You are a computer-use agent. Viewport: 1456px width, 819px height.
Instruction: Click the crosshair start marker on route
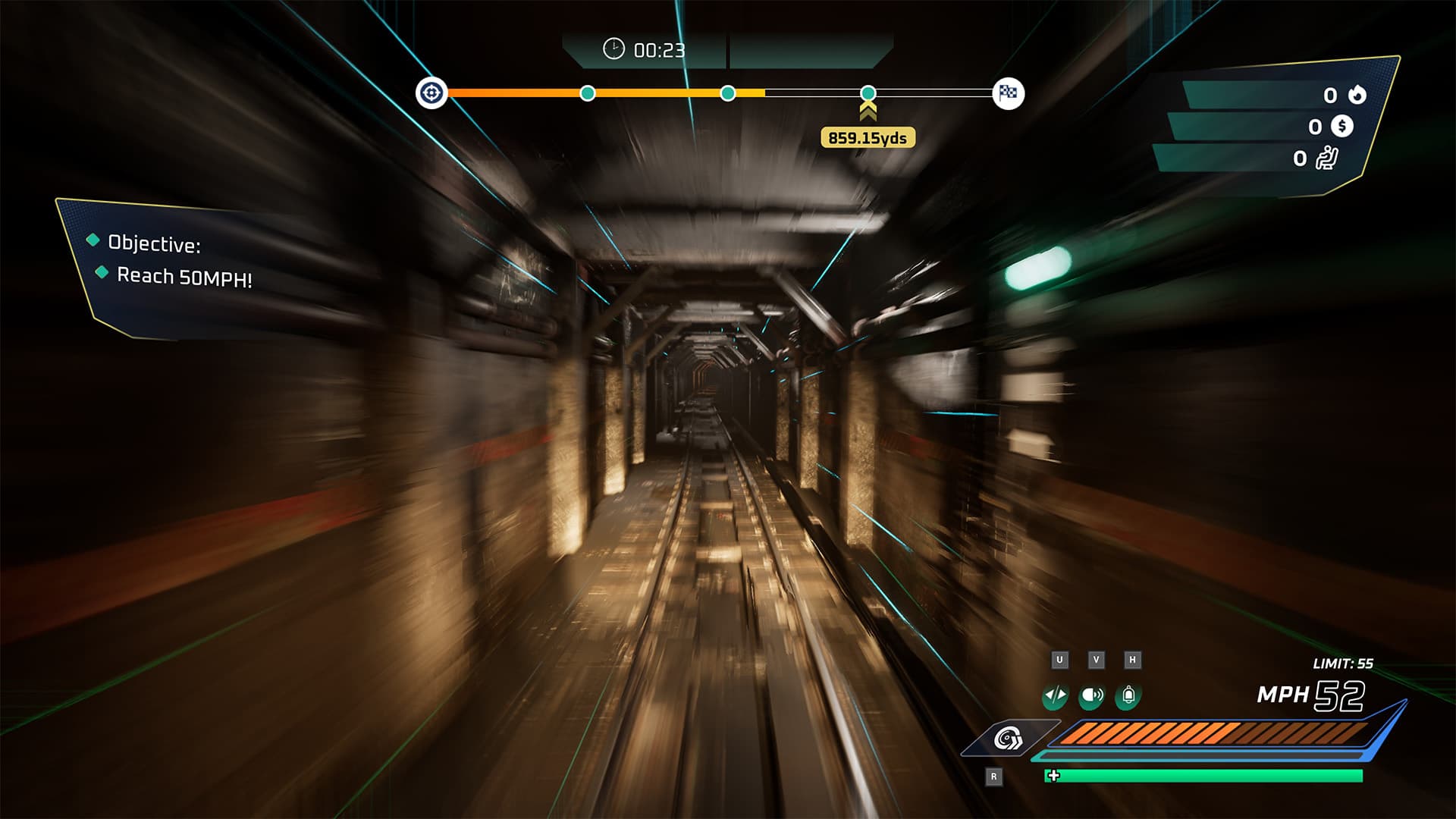point(431,93)
